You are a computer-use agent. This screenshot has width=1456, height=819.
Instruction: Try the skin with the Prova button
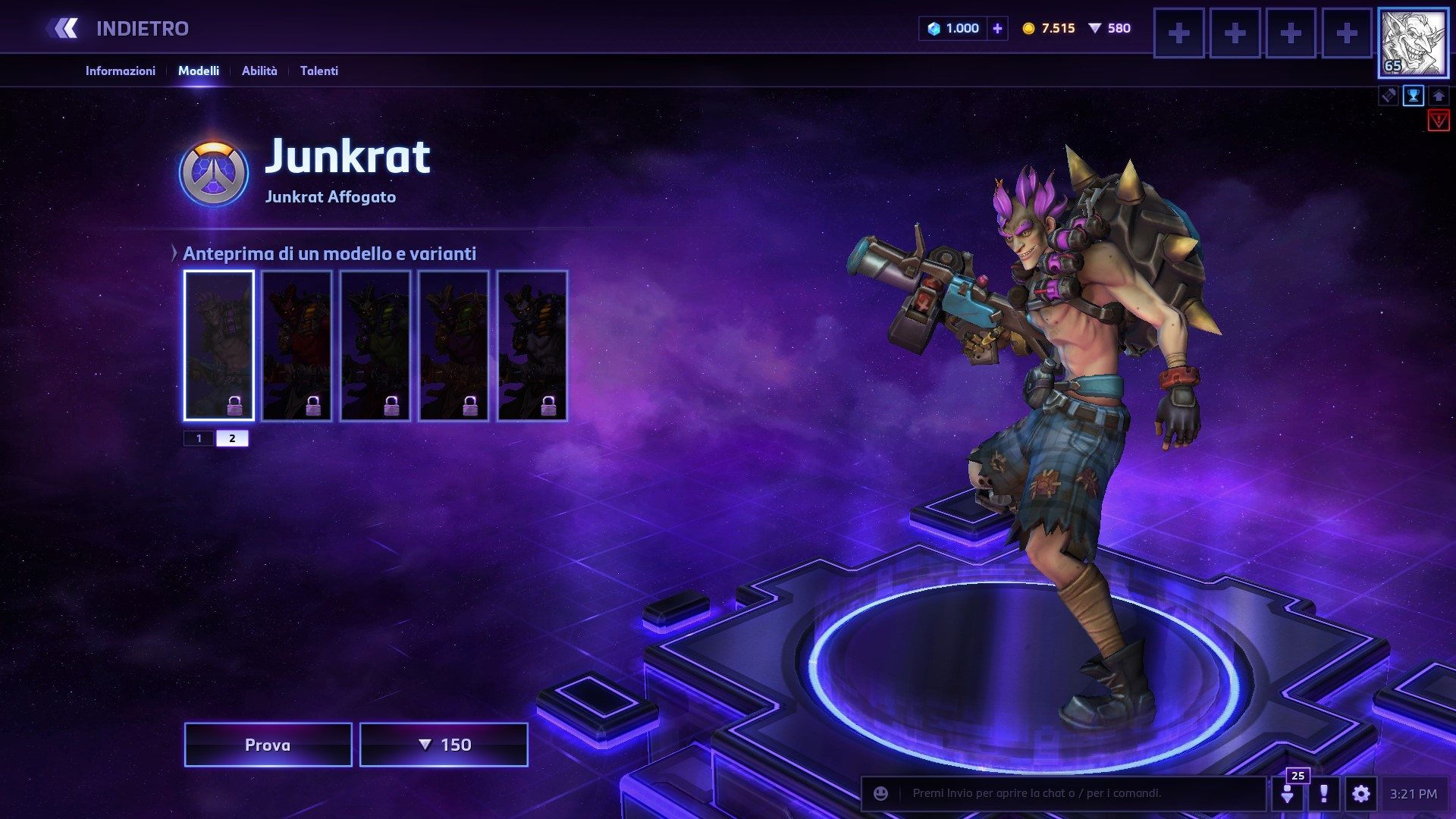[x=268, y=745]
